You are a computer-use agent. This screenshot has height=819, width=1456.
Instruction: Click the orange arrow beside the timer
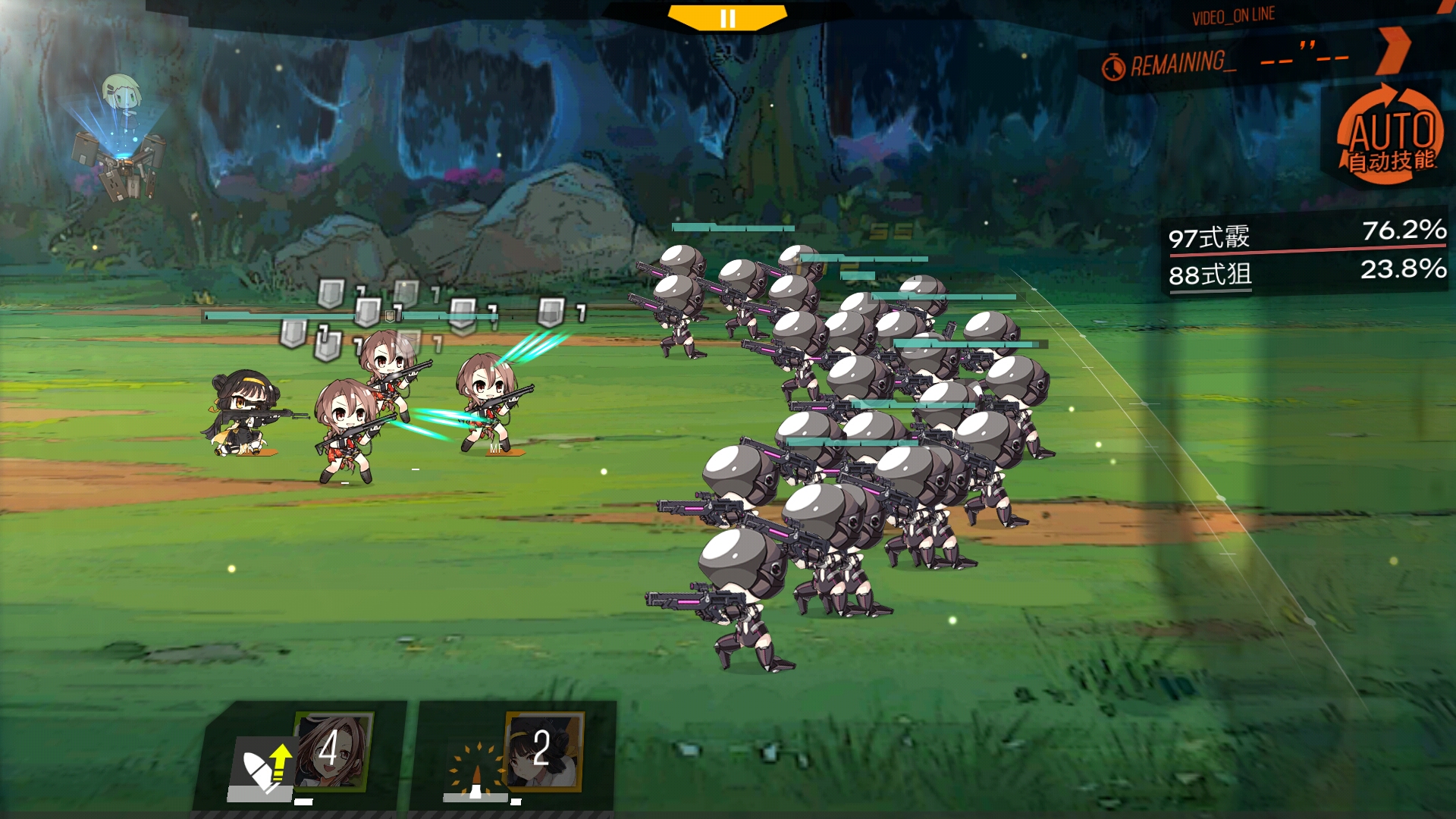(x=1394, y=50)
